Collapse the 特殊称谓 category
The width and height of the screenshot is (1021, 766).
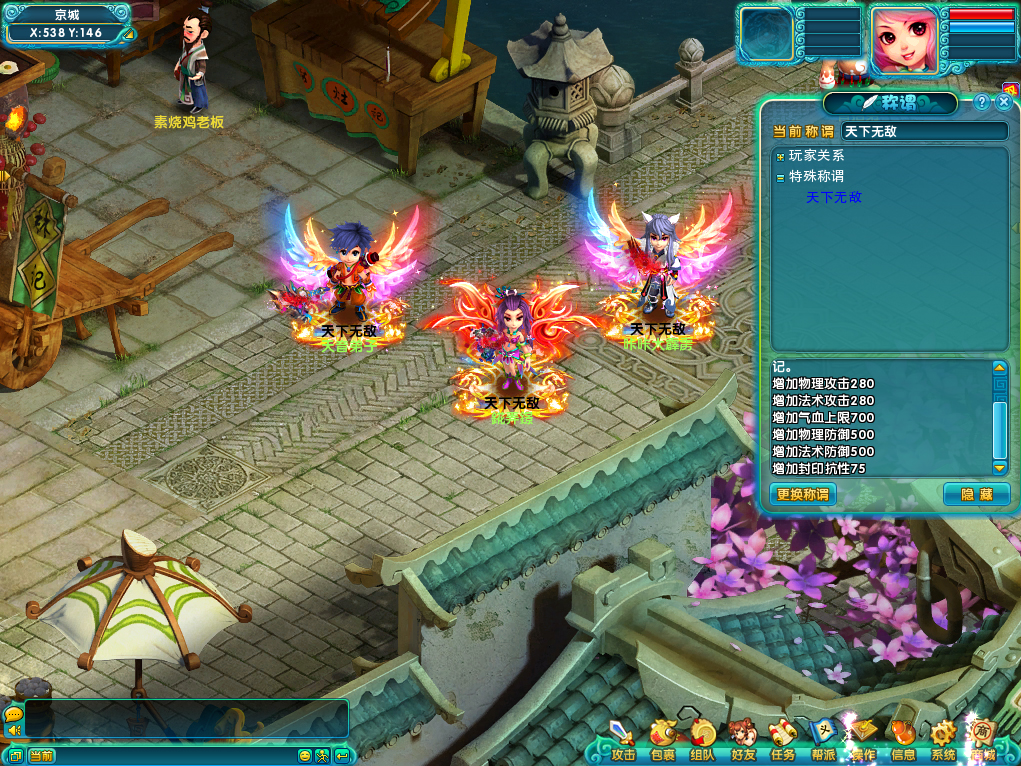pyautogui.click(x=780, y=176)
